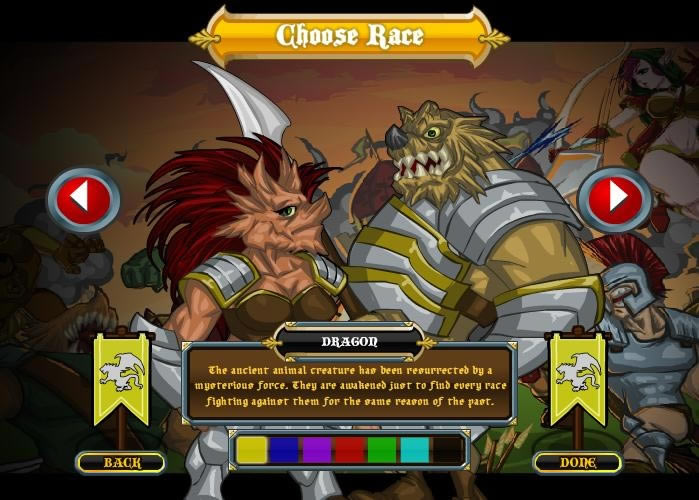Show the next race with right arrow
This screenshot has height=500, width=699.
pos(614,200)
